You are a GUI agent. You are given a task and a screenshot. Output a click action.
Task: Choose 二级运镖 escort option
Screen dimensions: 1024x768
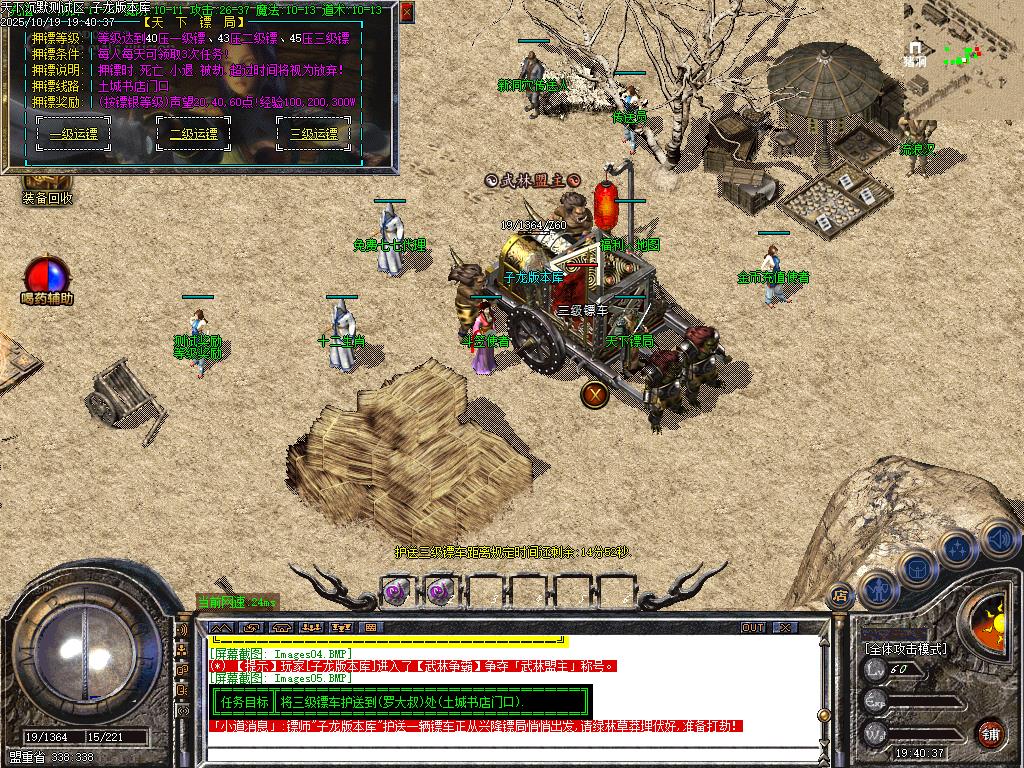(x=193, y=133)
